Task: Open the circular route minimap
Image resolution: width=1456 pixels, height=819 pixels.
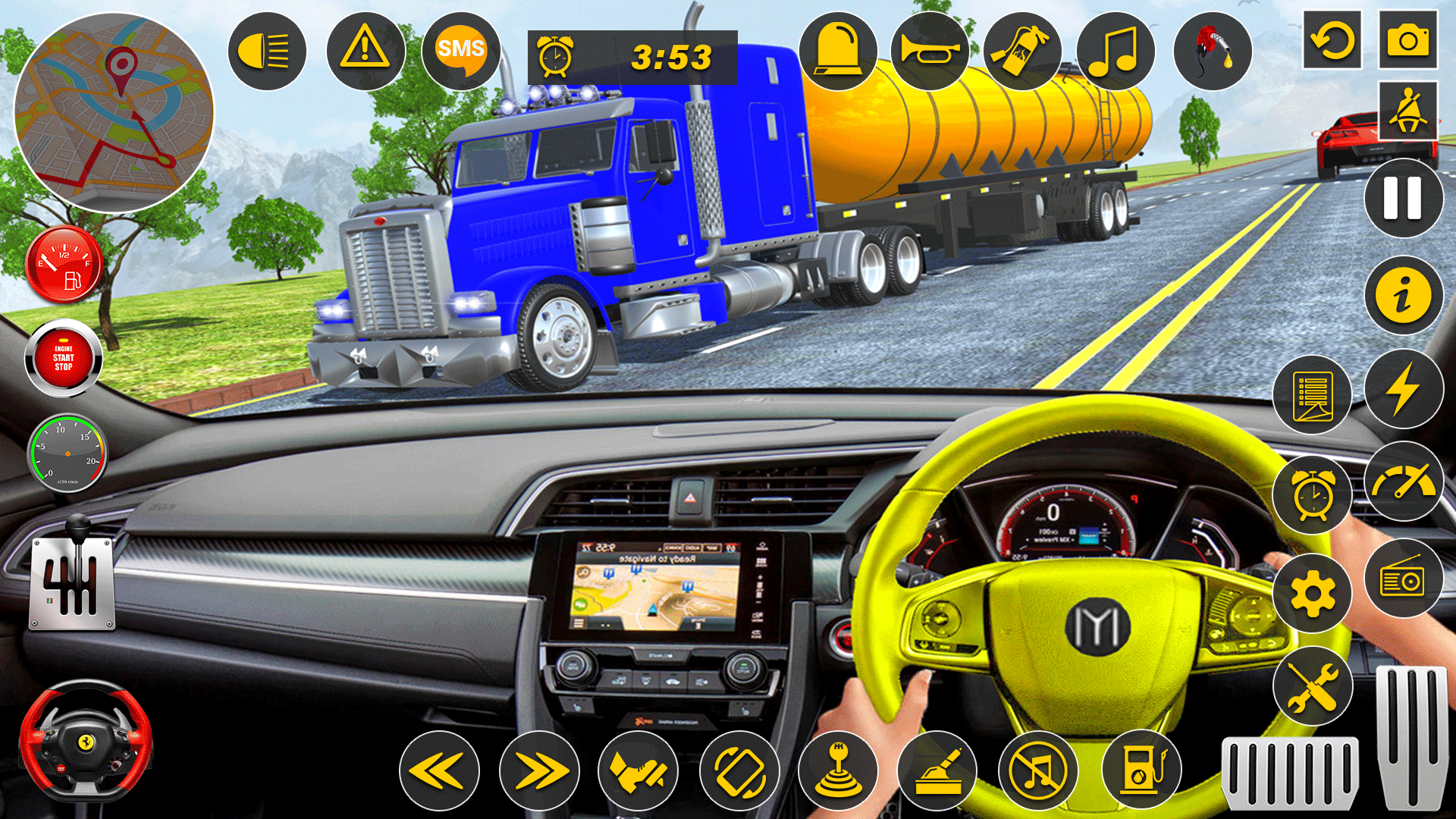Action: click(114, 112)
